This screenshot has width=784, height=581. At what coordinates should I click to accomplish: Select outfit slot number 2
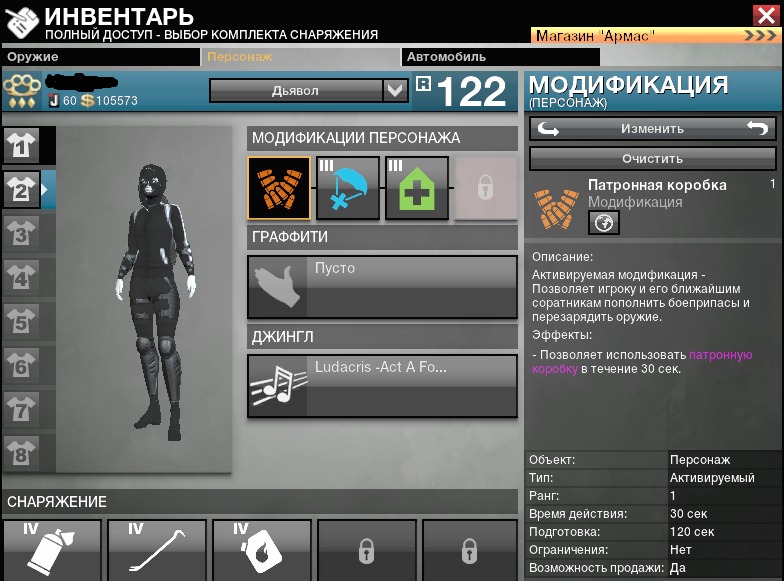coord(22,188)
